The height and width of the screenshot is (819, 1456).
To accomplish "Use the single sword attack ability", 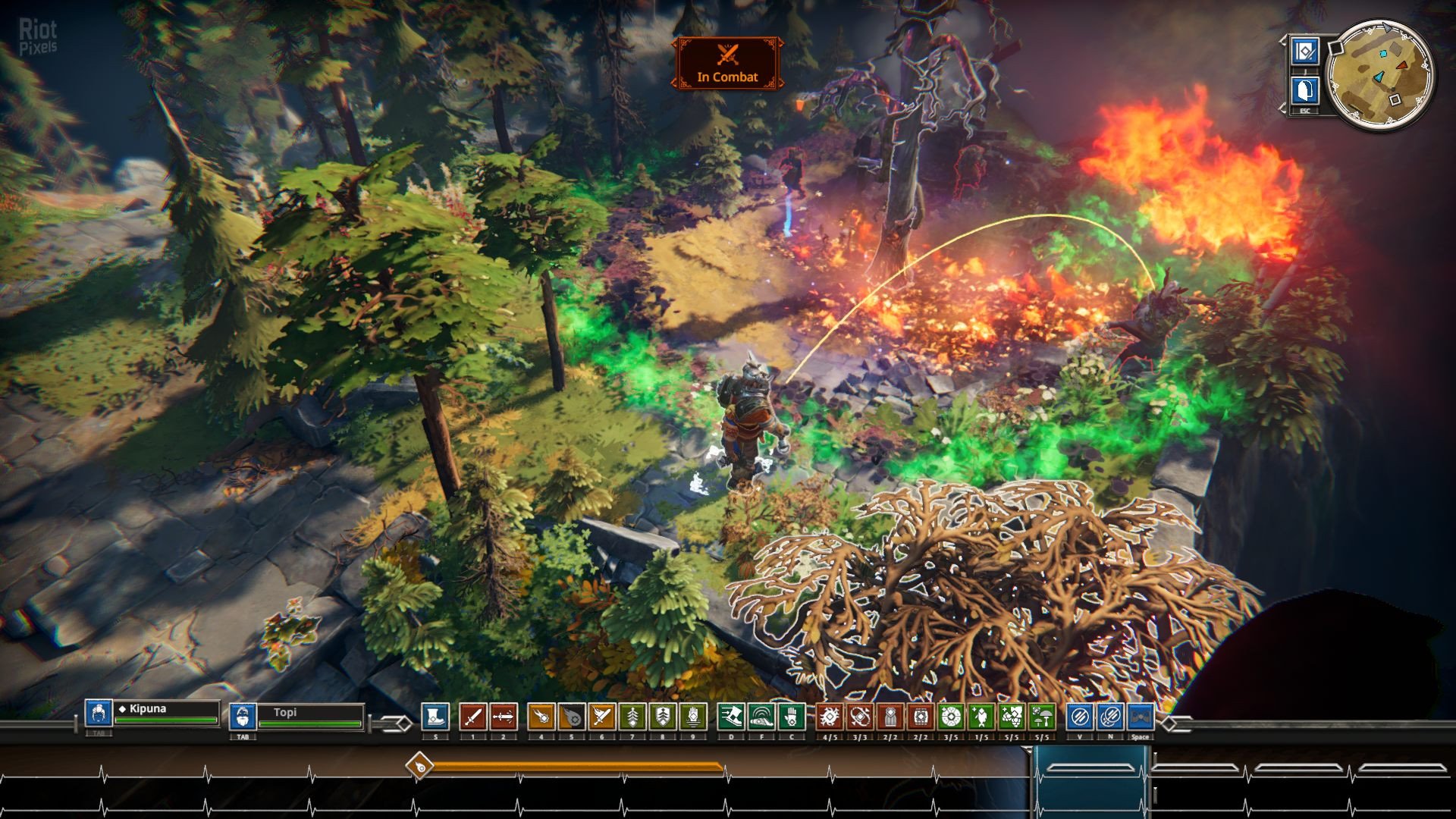I will click(472, 717).
